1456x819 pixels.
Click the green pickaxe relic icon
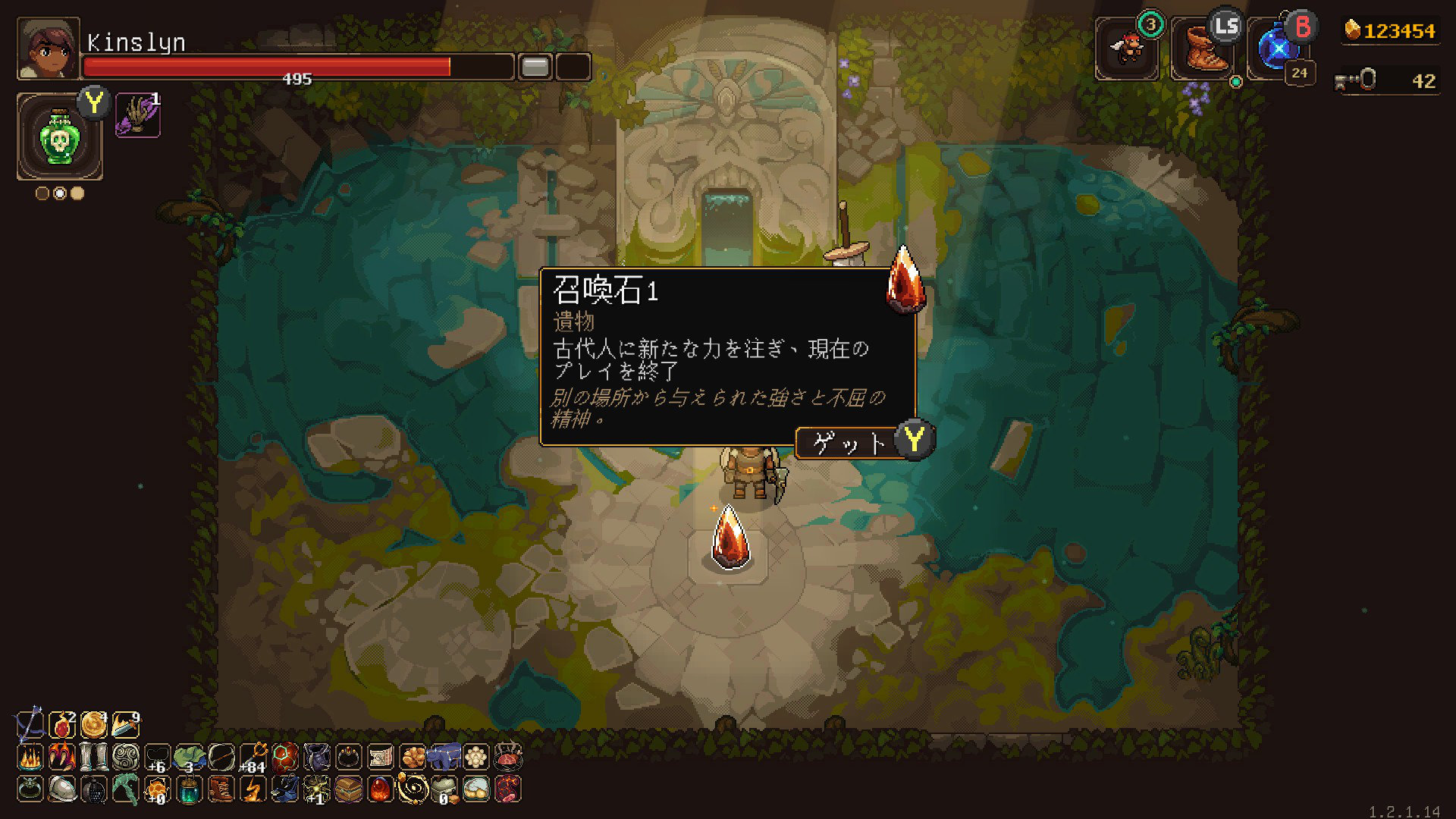125,789
